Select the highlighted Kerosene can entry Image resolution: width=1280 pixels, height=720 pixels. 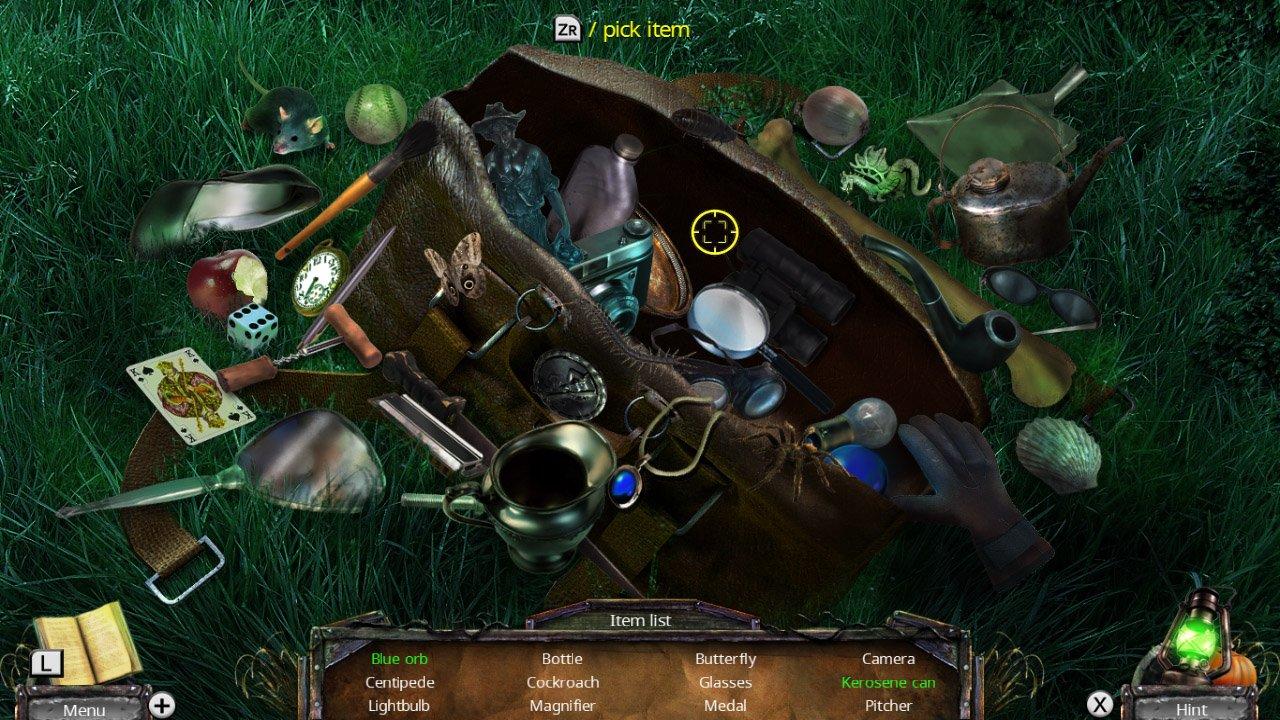pyautogui.click(x=888, y=683)
